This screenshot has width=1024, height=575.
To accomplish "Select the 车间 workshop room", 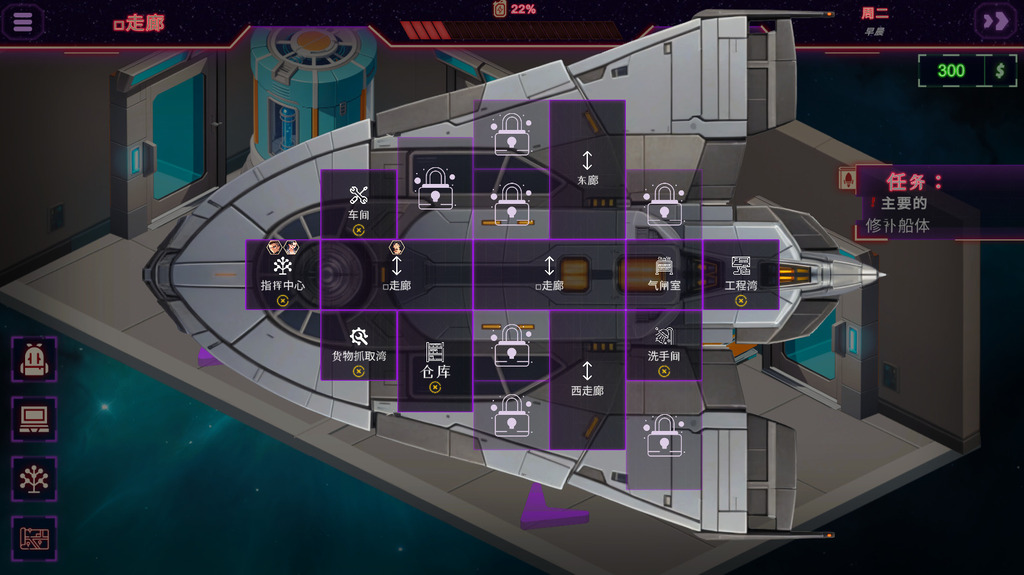I will [358, 205].
